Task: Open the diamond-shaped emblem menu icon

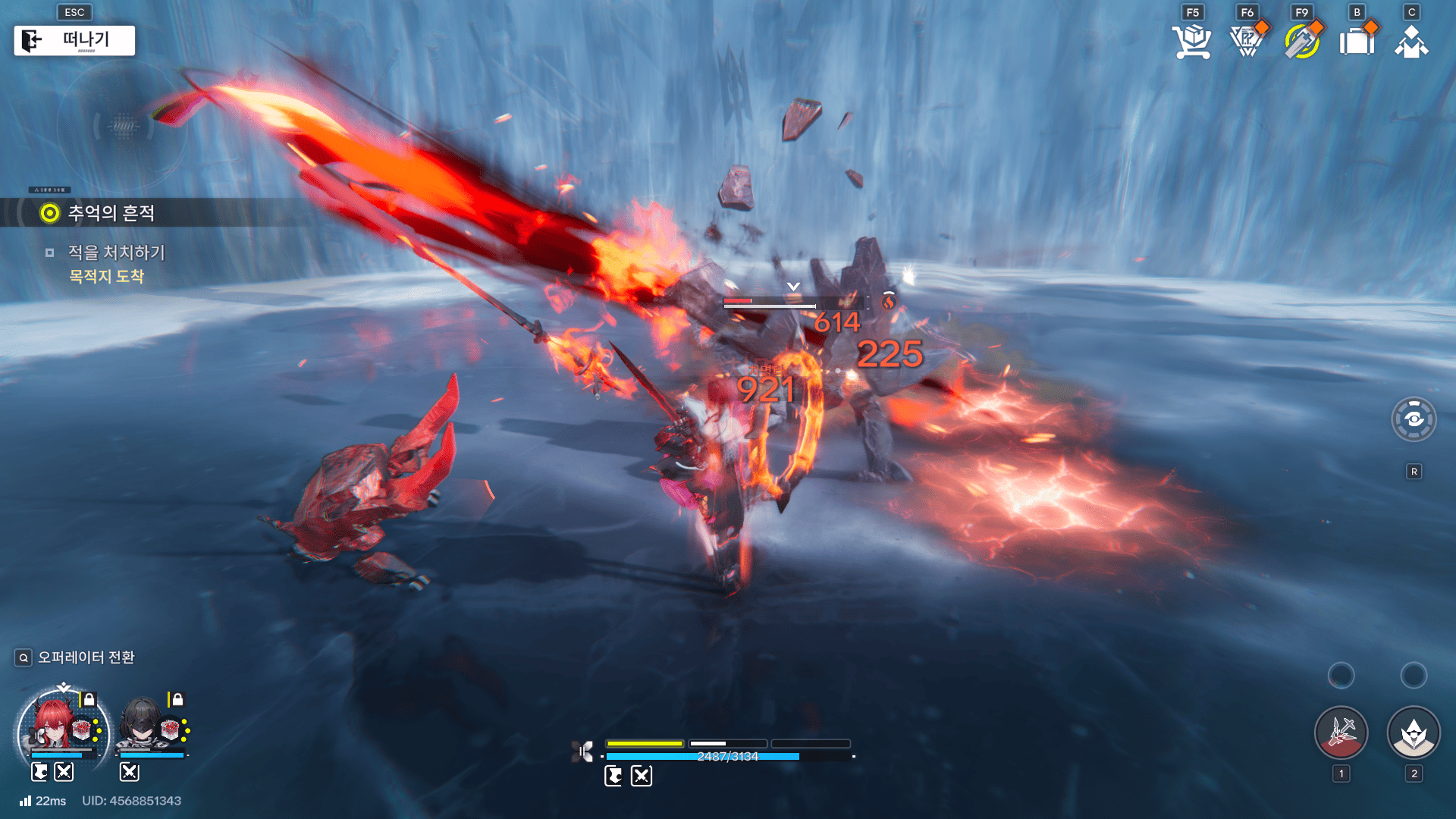Action: [1247, 42]
